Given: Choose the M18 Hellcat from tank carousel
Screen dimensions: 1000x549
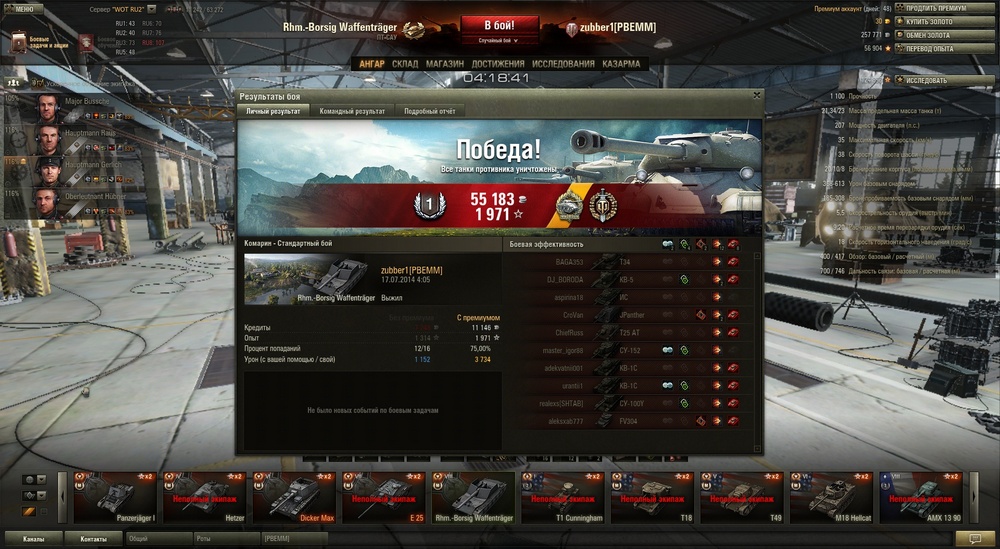Looking at the screenshot, I should tap(829, 497).
